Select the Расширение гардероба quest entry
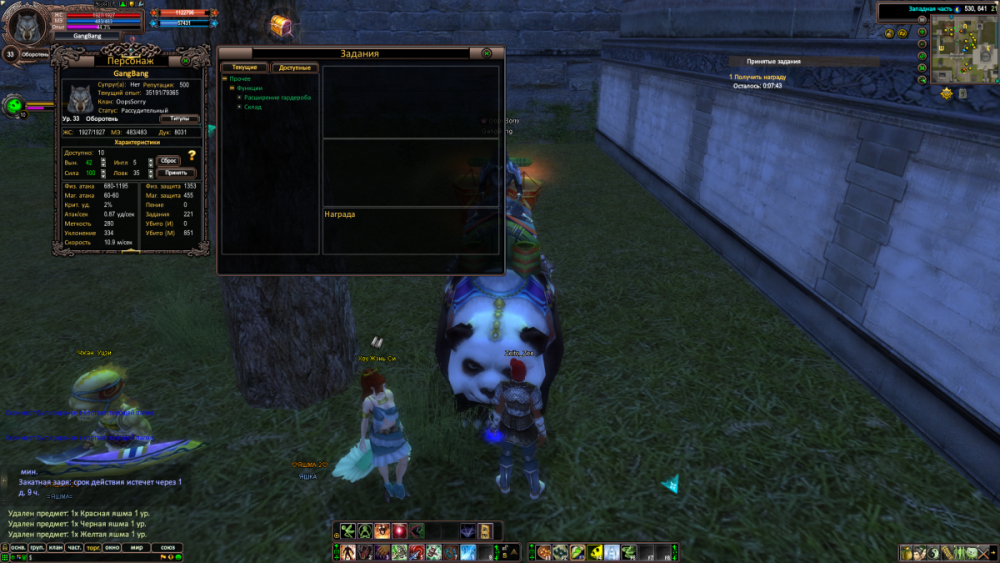The image size is (1000, 563). click(x=278, y=97)
